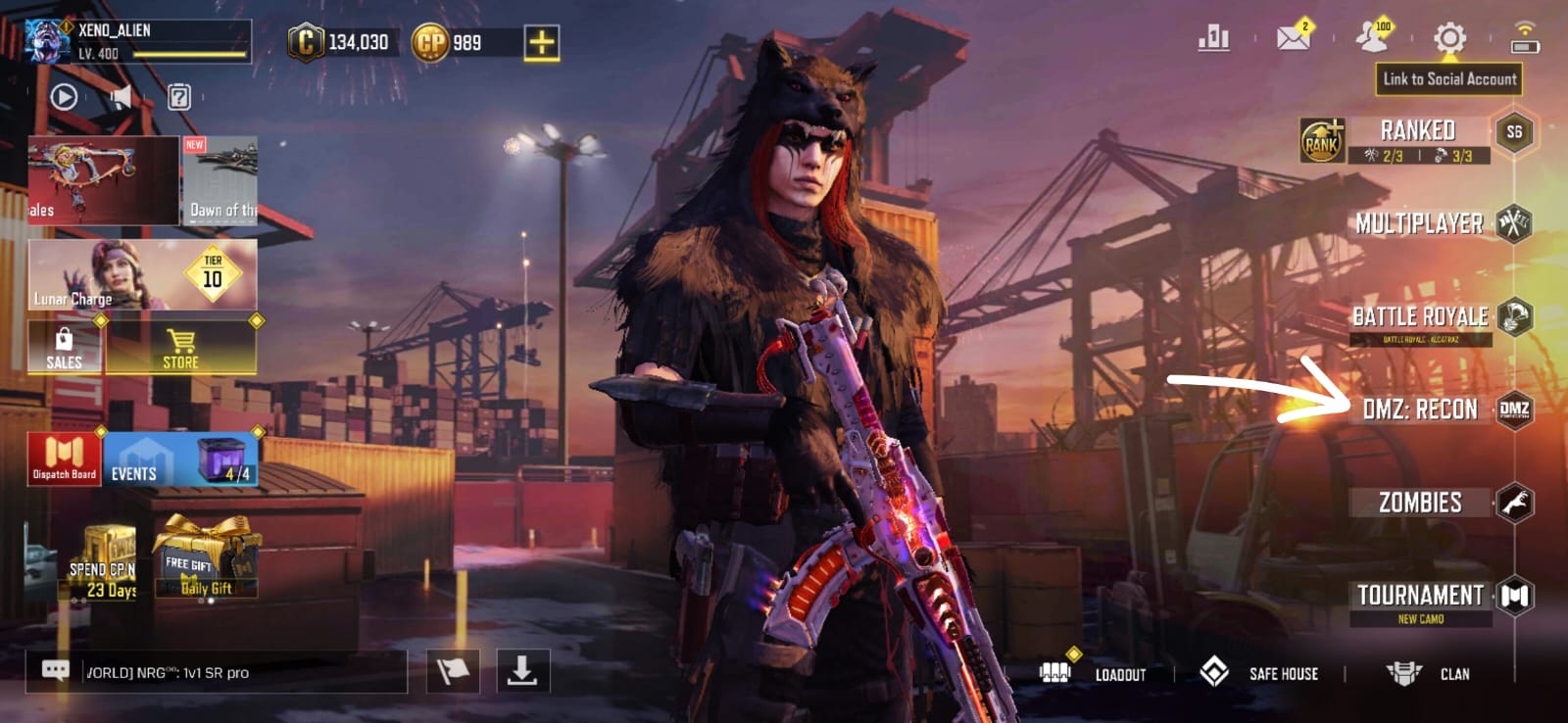Viewport: 1568px width, 723px height.
Task: Open the Sales shop
Action: 64,349
